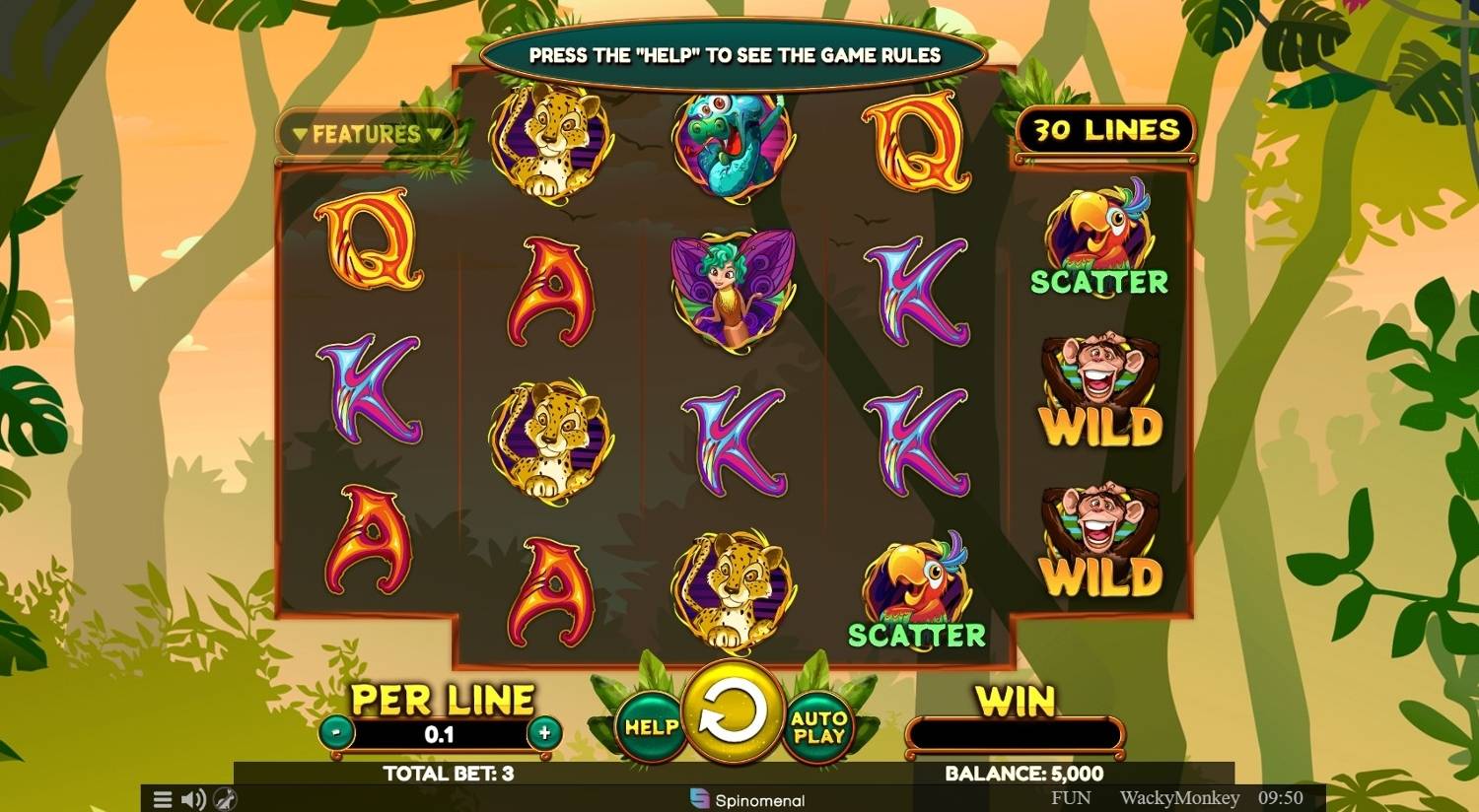Click the 30 Lines badge
This screenshot has height=812, width=1479.
coord(1105,129)
